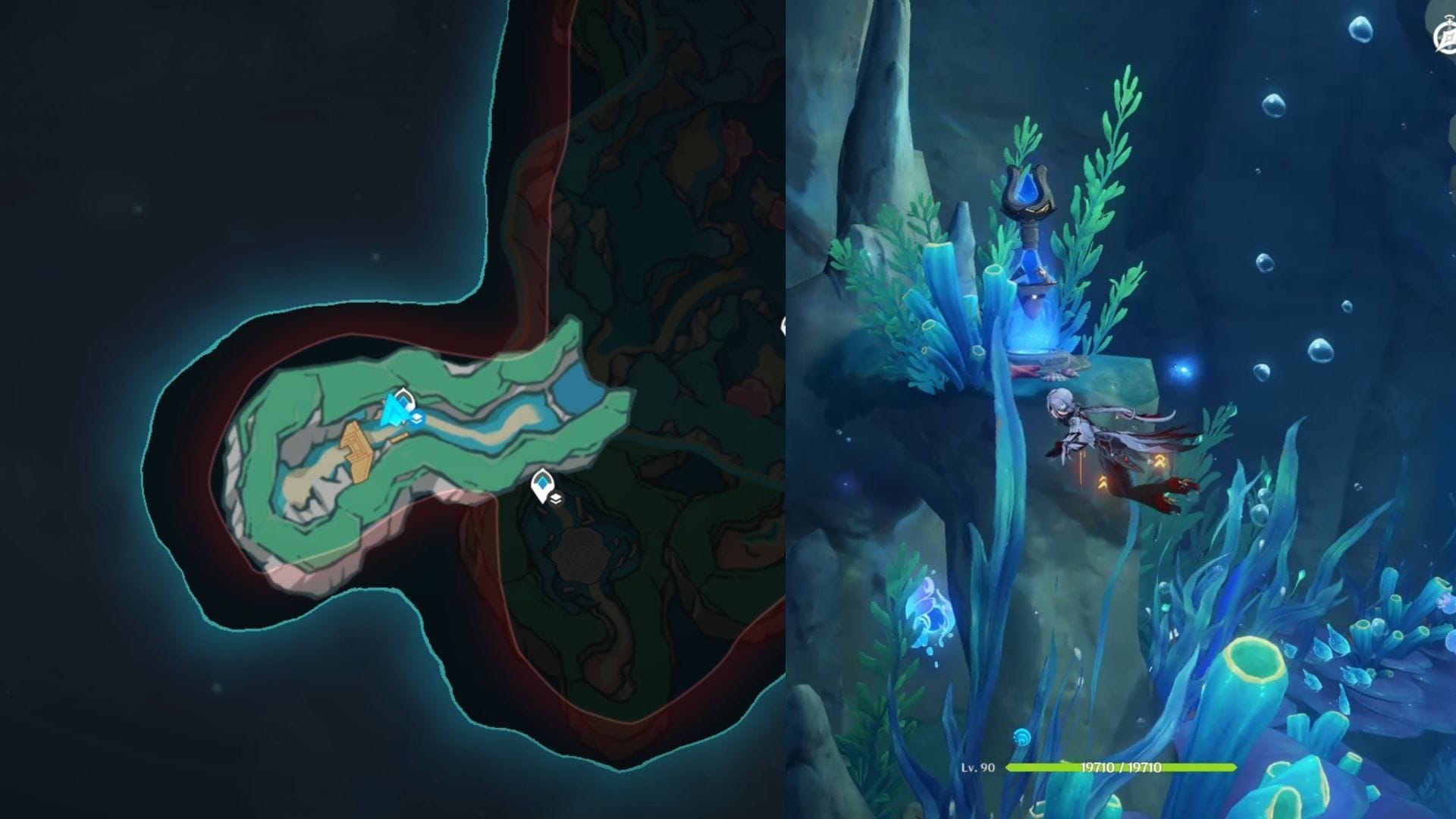Expand the layer selector badge on the nearby waypoint

[x=416, y=419]
